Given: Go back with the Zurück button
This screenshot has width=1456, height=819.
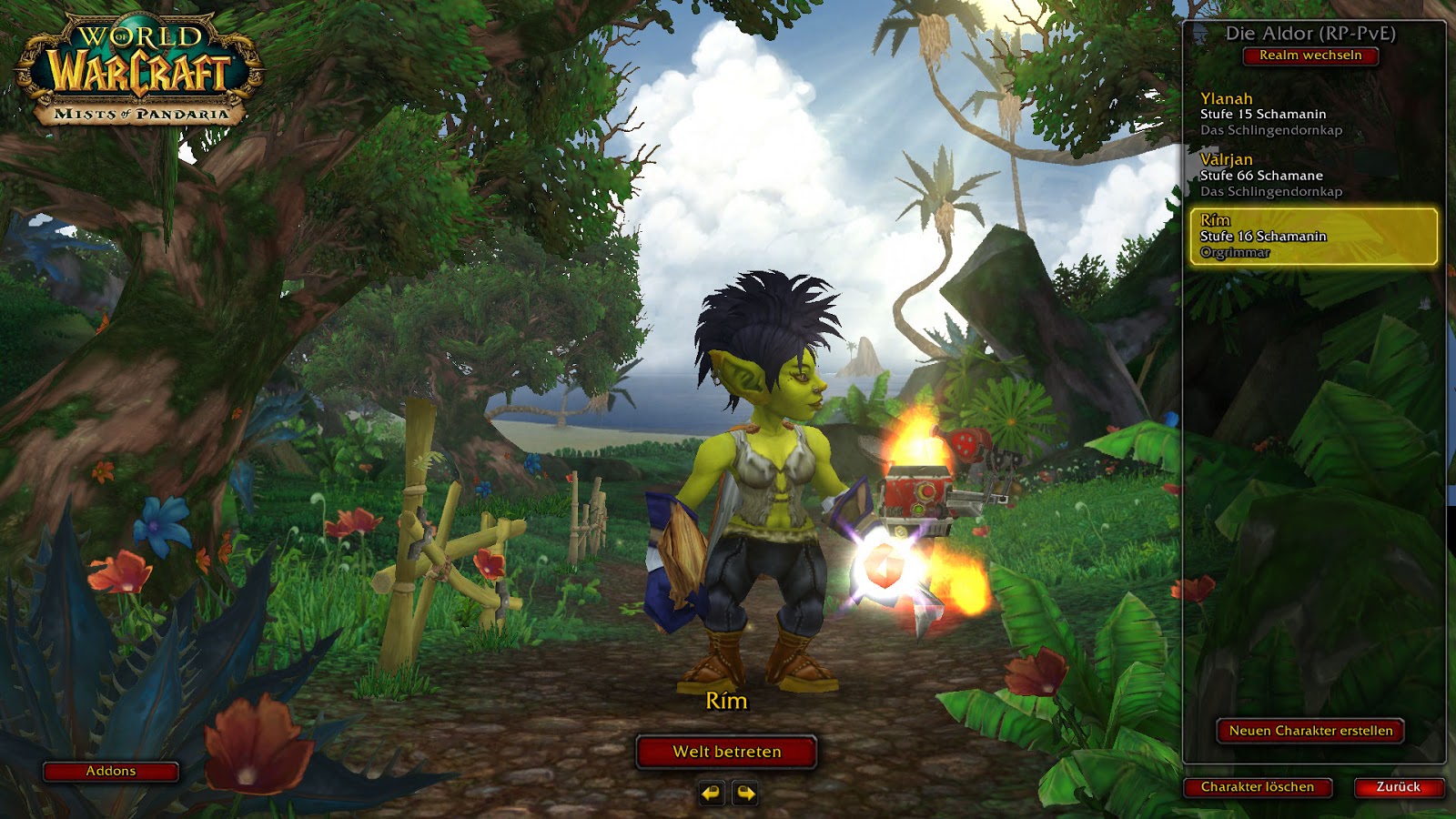Looking at the screenshot, I should (x=1398, y=787).
